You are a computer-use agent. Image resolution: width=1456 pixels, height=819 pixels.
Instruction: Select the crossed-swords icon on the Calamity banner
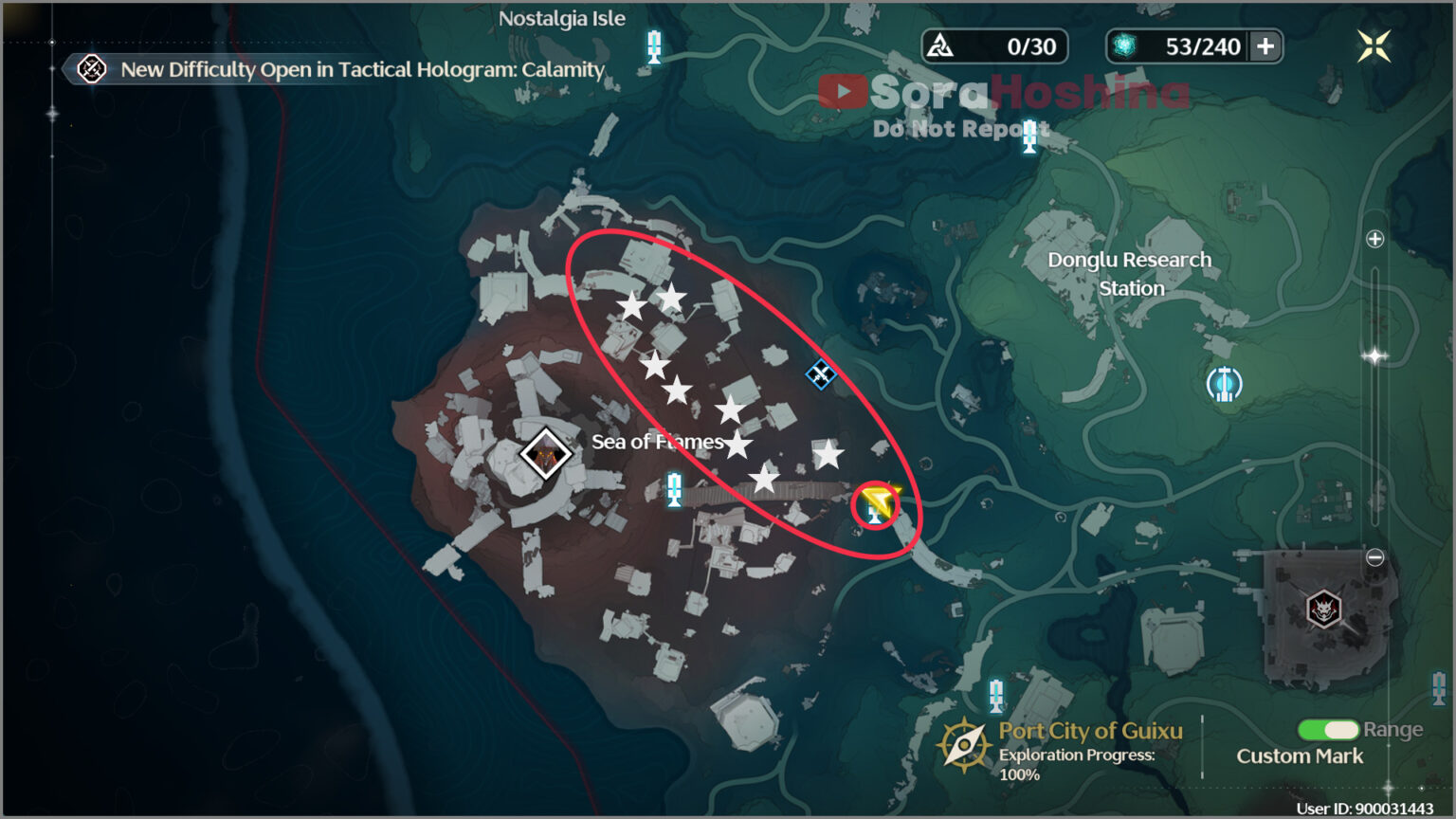tap(90, 69)
